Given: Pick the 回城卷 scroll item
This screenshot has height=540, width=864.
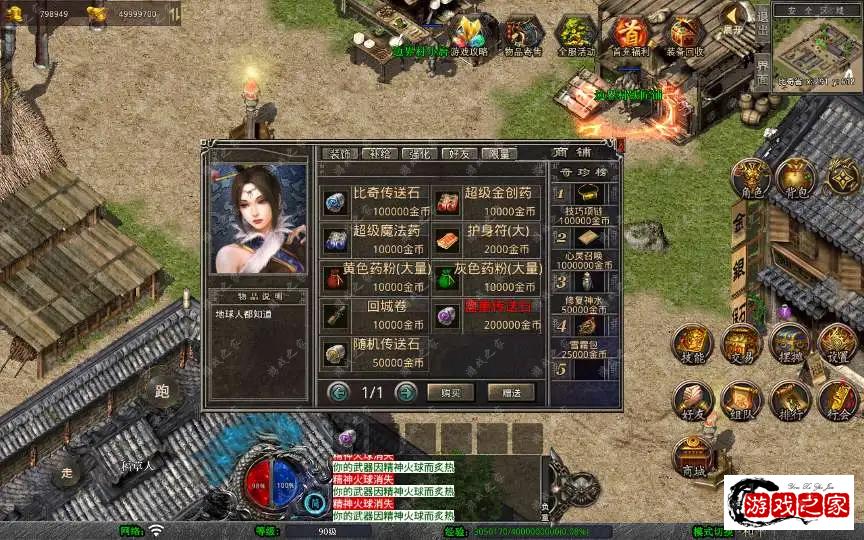Looking at the screenshot, I should click(373, 314).
